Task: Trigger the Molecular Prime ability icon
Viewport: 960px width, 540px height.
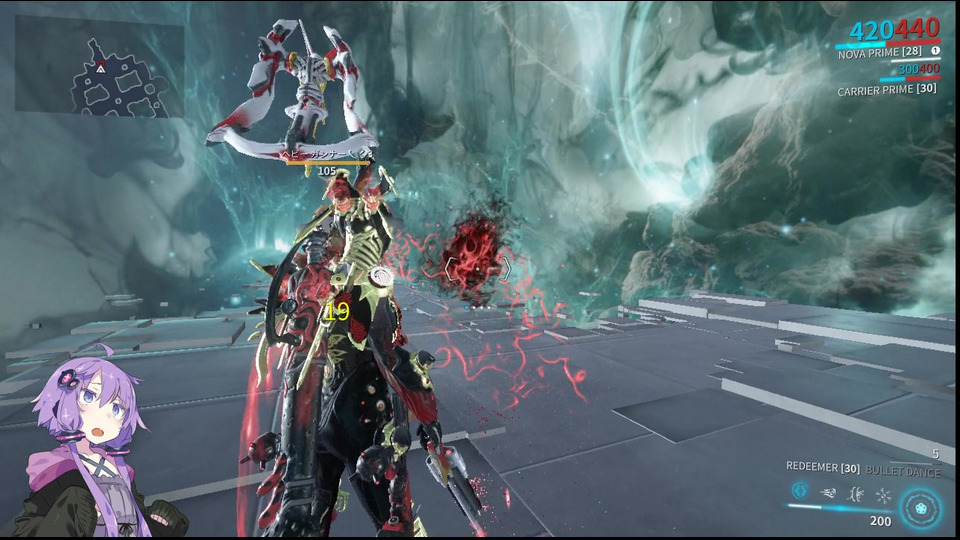Action: tap(883, 494)
